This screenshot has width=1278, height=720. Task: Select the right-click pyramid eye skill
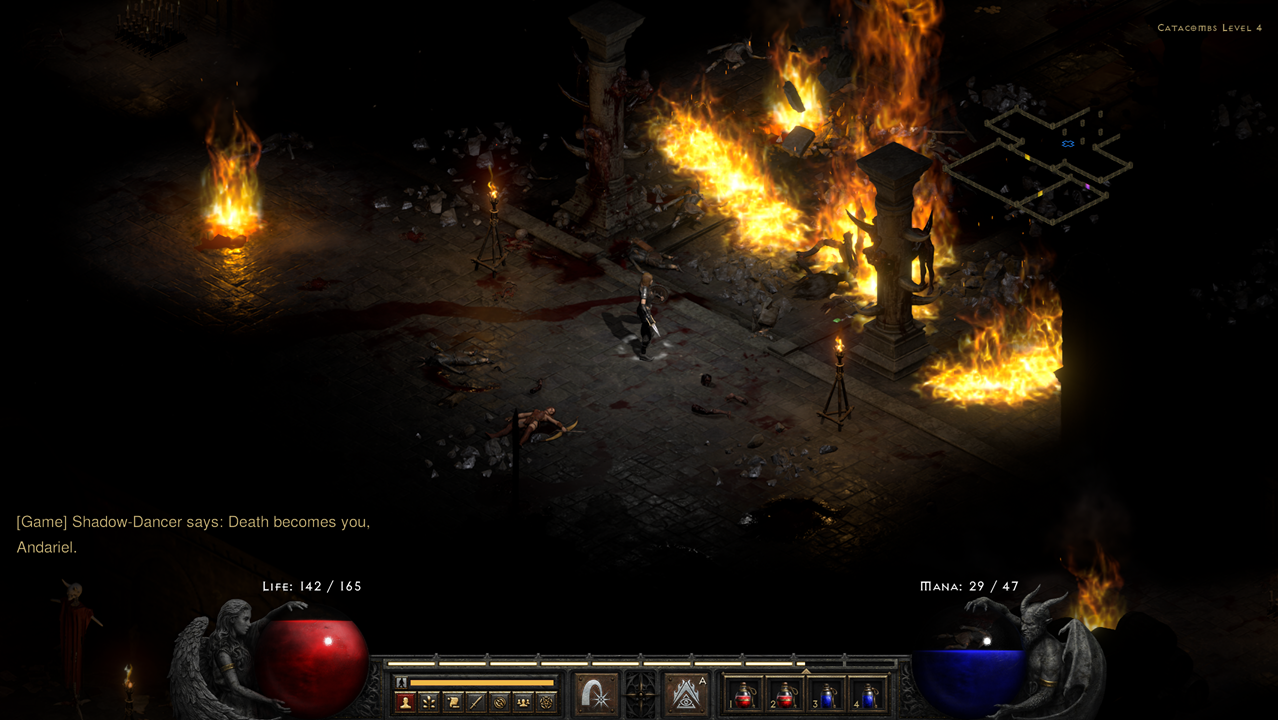(686, 694)
